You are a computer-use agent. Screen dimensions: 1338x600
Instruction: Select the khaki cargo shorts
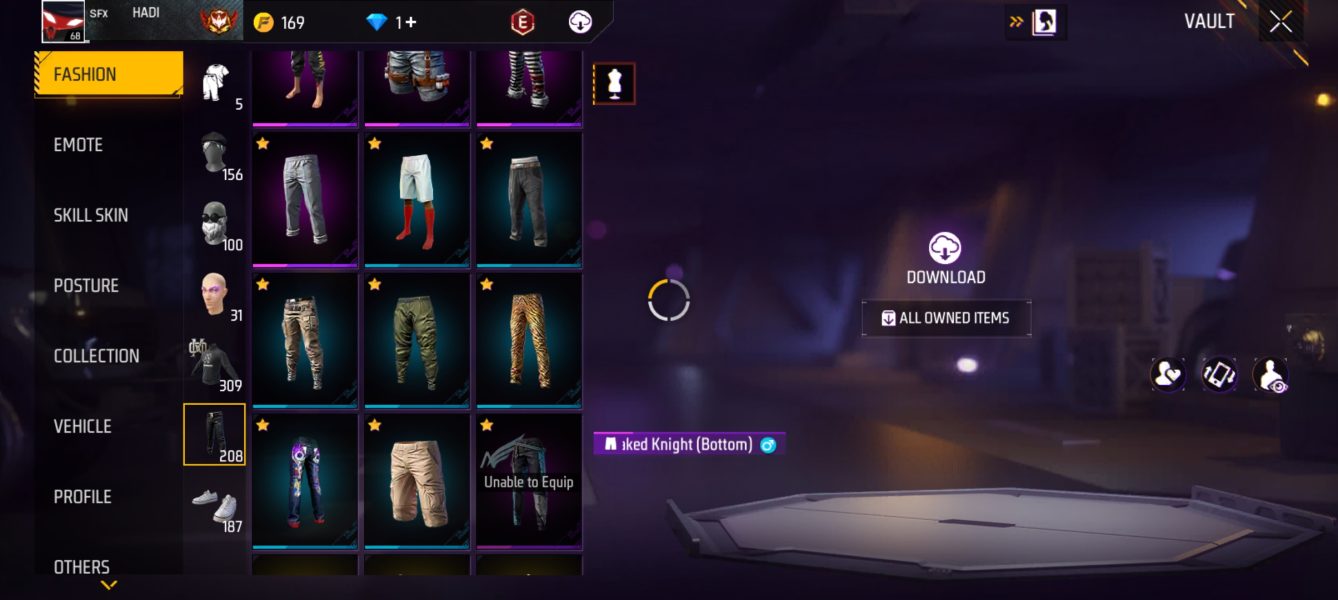click(x=417, y=481)
